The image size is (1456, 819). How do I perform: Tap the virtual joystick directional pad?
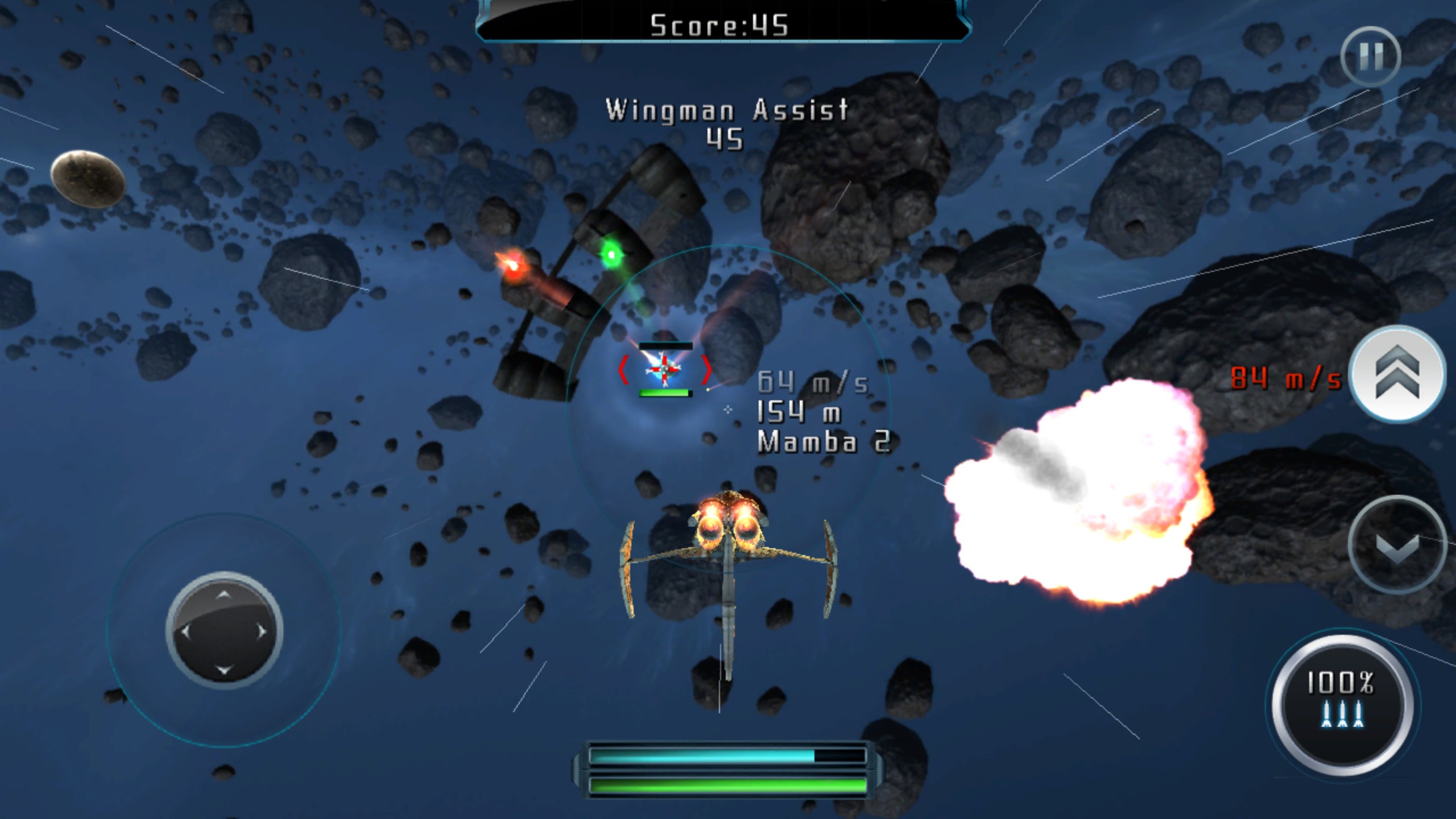click(x=224, y=631)
